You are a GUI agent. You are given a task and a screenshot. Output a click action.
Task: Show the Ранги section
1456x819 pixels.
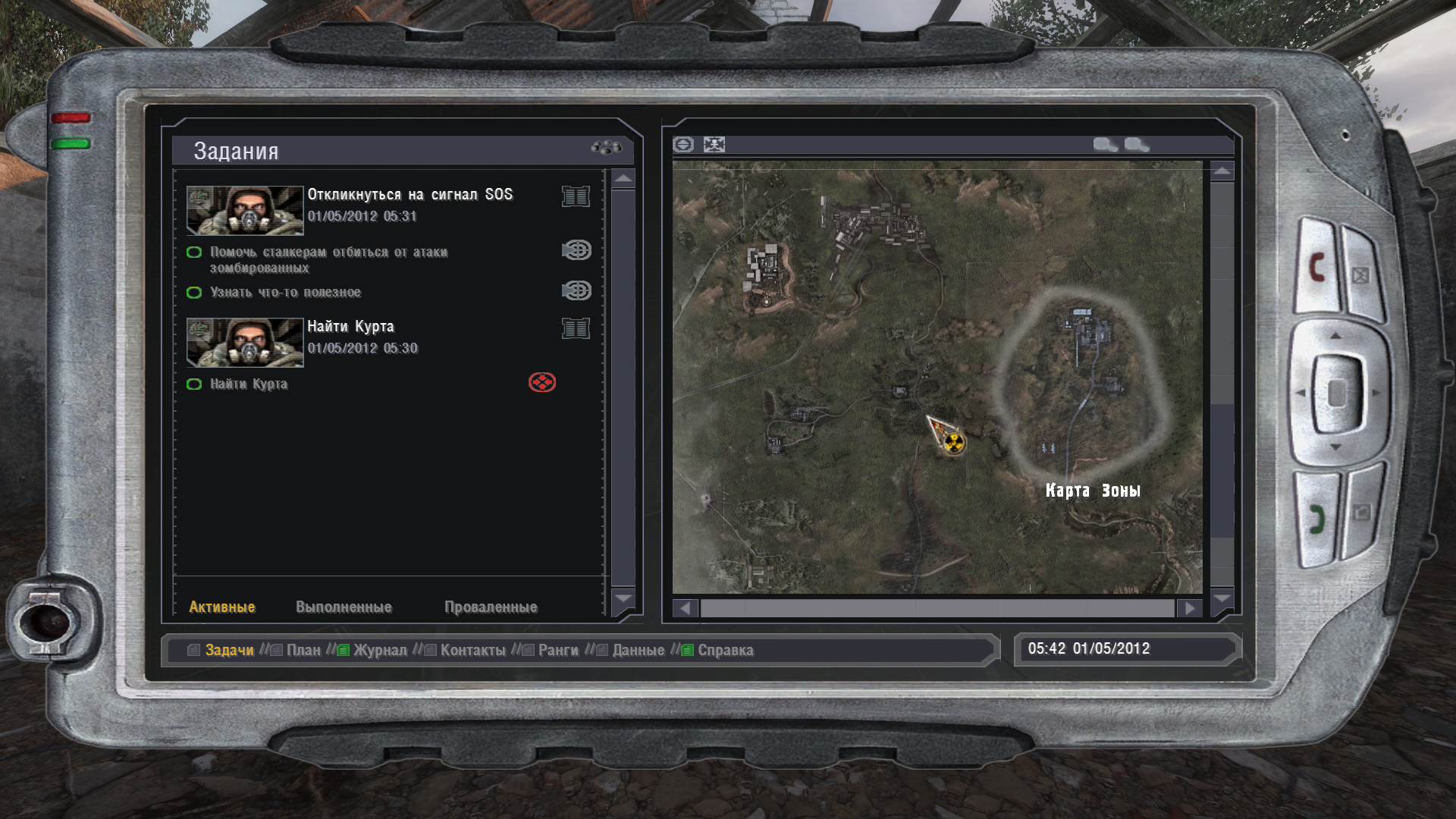tap(558, 651)
